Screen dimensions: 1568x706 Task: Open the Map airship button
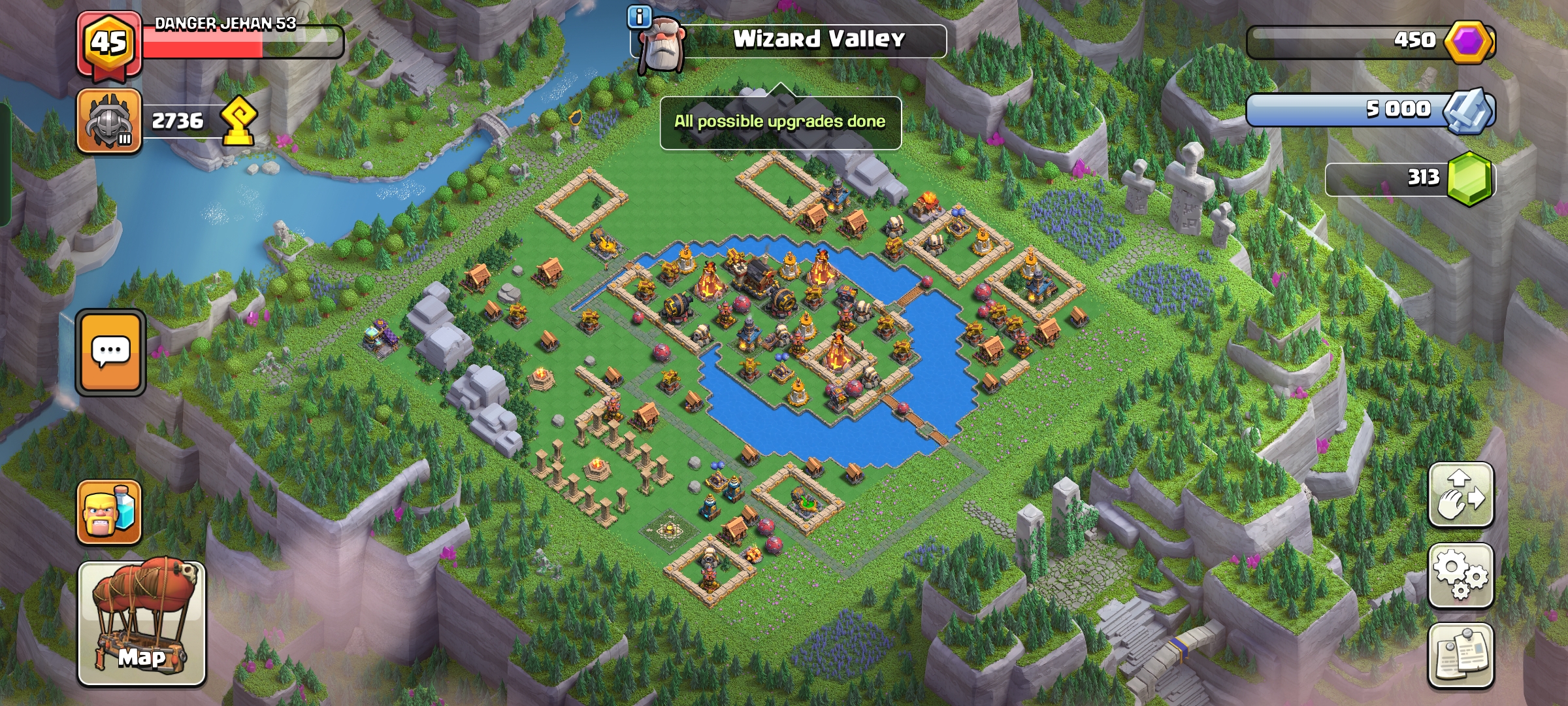[142, 623]
